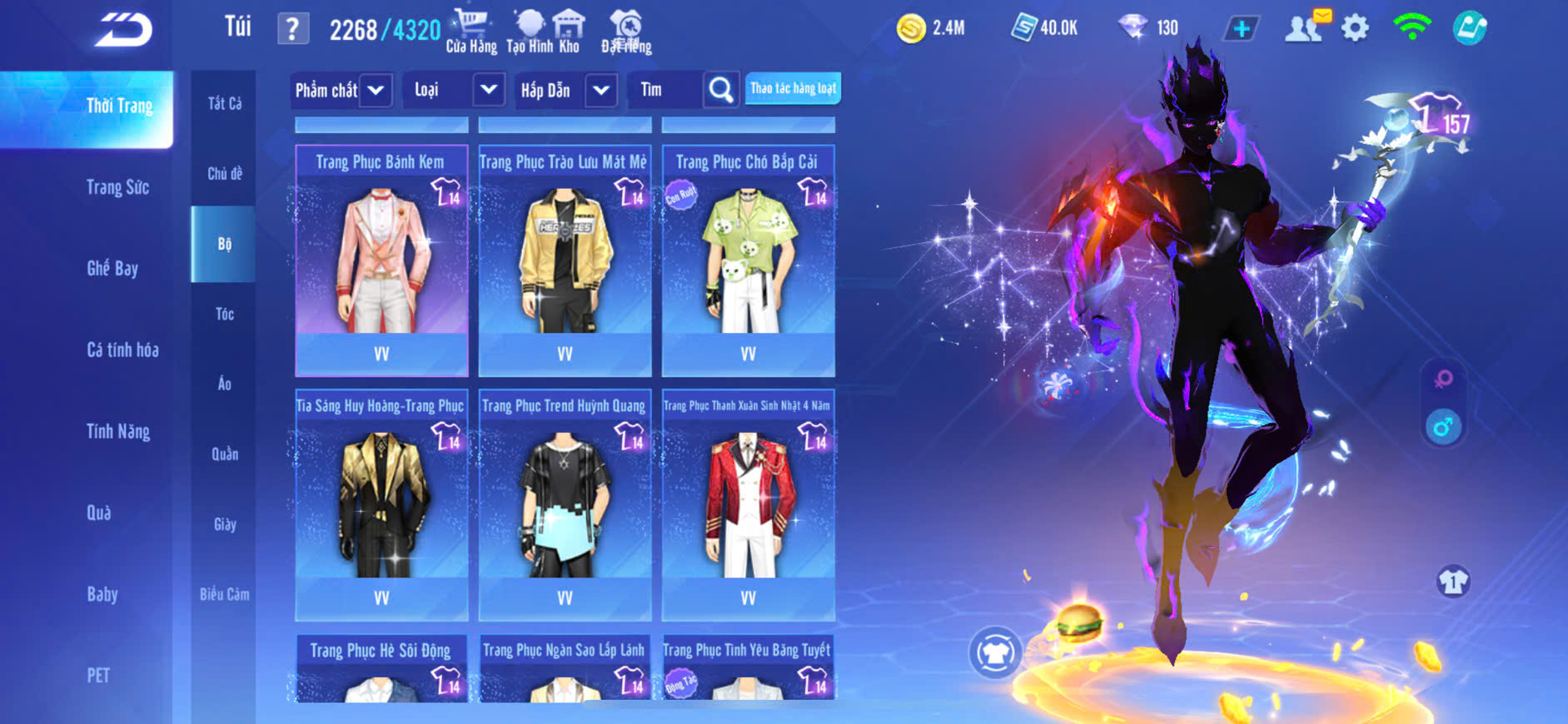Go back using the top-left arrow
The height and width of the screenshot is (724, 1568).
pos(123,30)
